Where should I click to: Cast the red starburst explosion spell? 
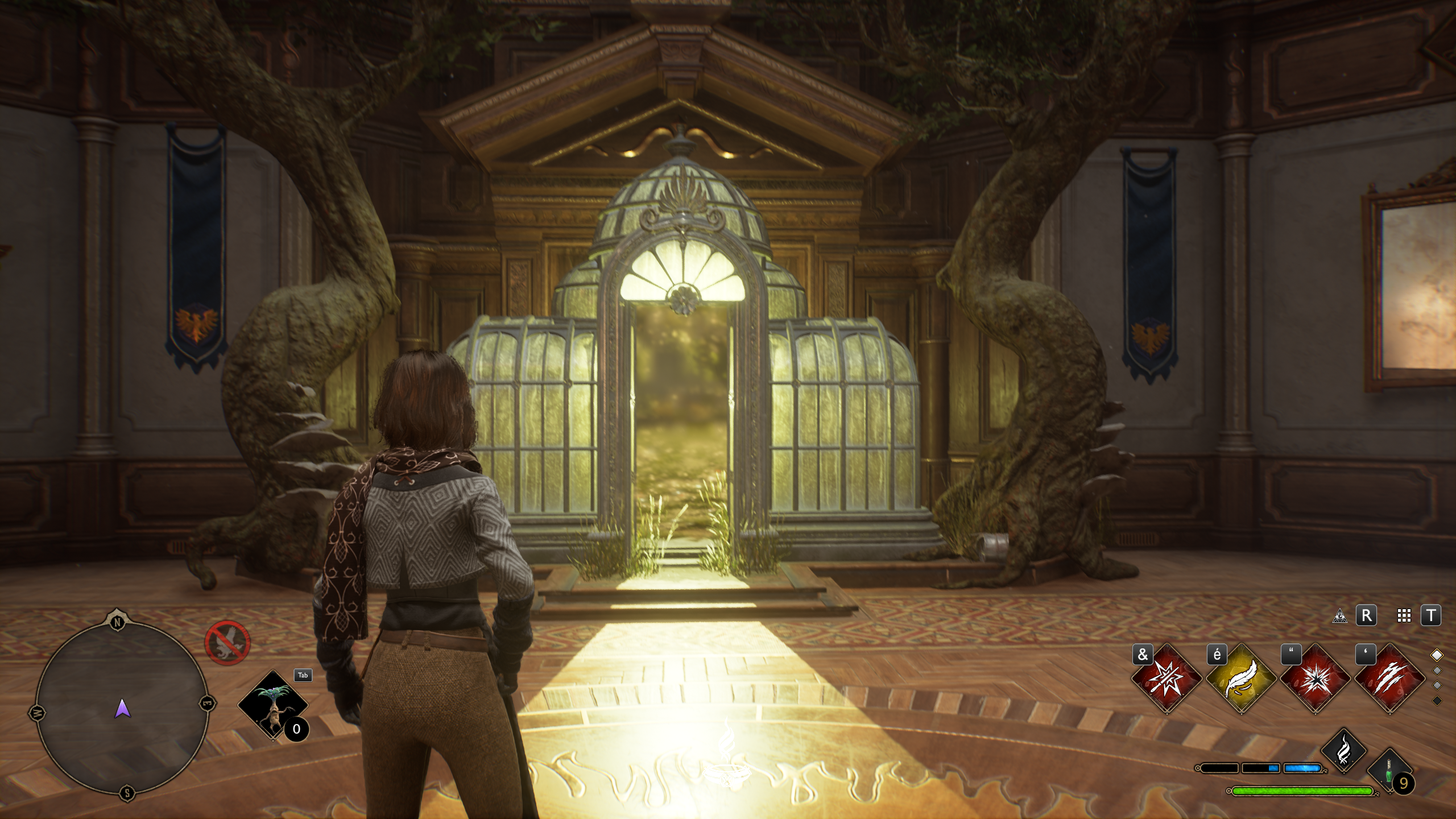coord(1315,678)
